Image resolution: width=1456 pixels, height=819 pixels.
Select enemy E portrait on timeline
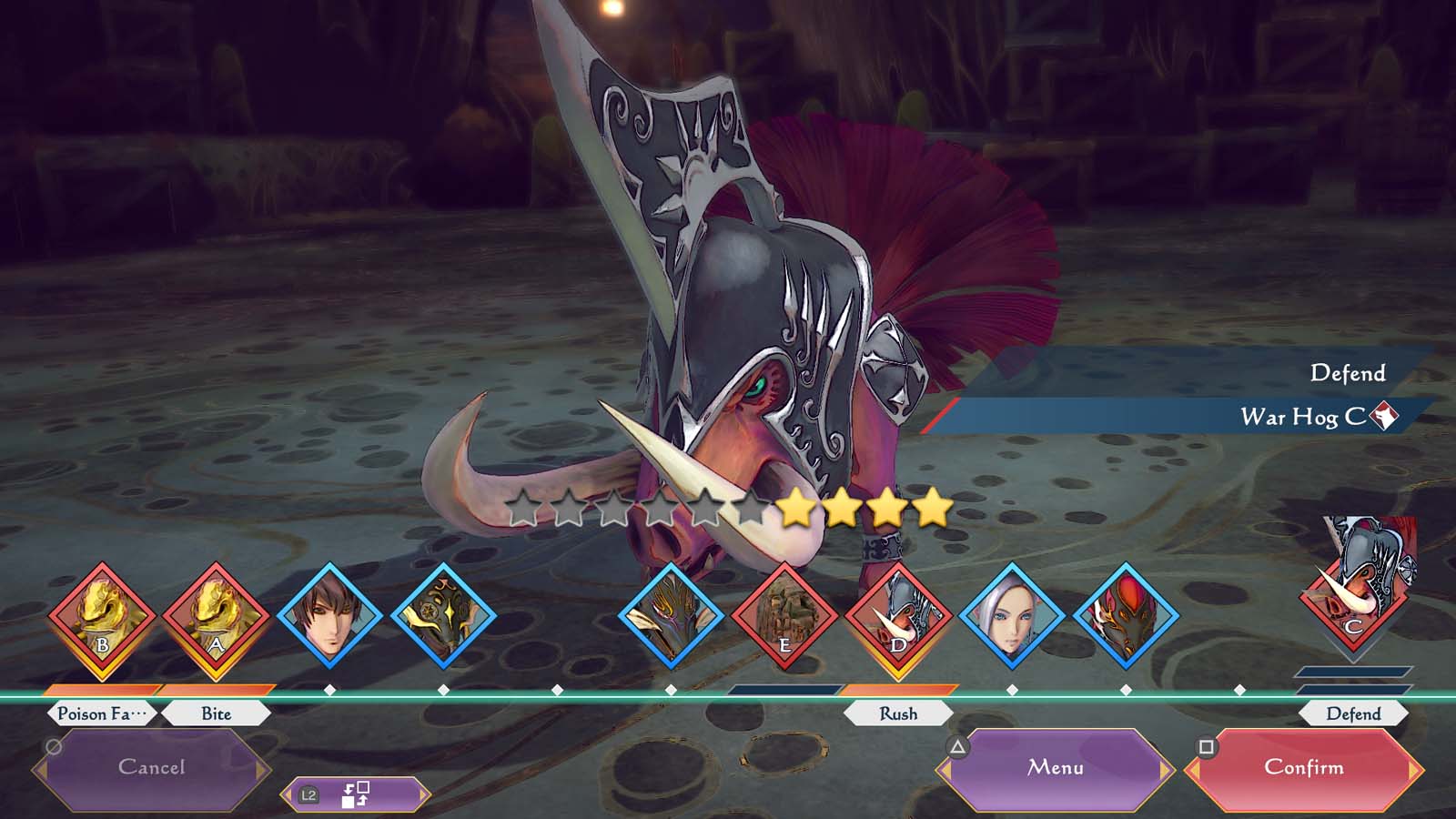(784, 619)
